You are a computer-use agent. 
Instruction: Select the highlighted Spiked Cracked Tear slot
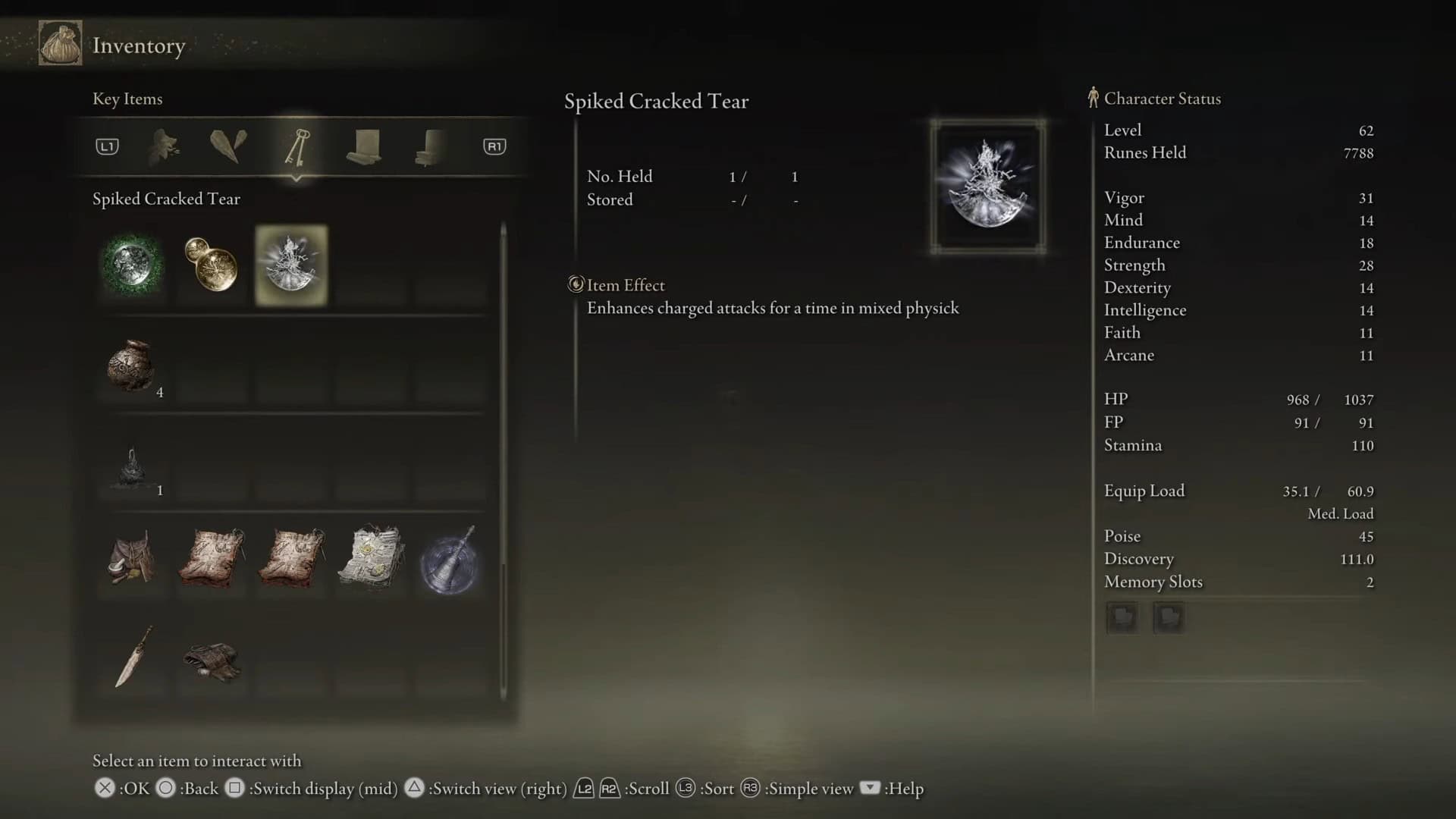292,265
